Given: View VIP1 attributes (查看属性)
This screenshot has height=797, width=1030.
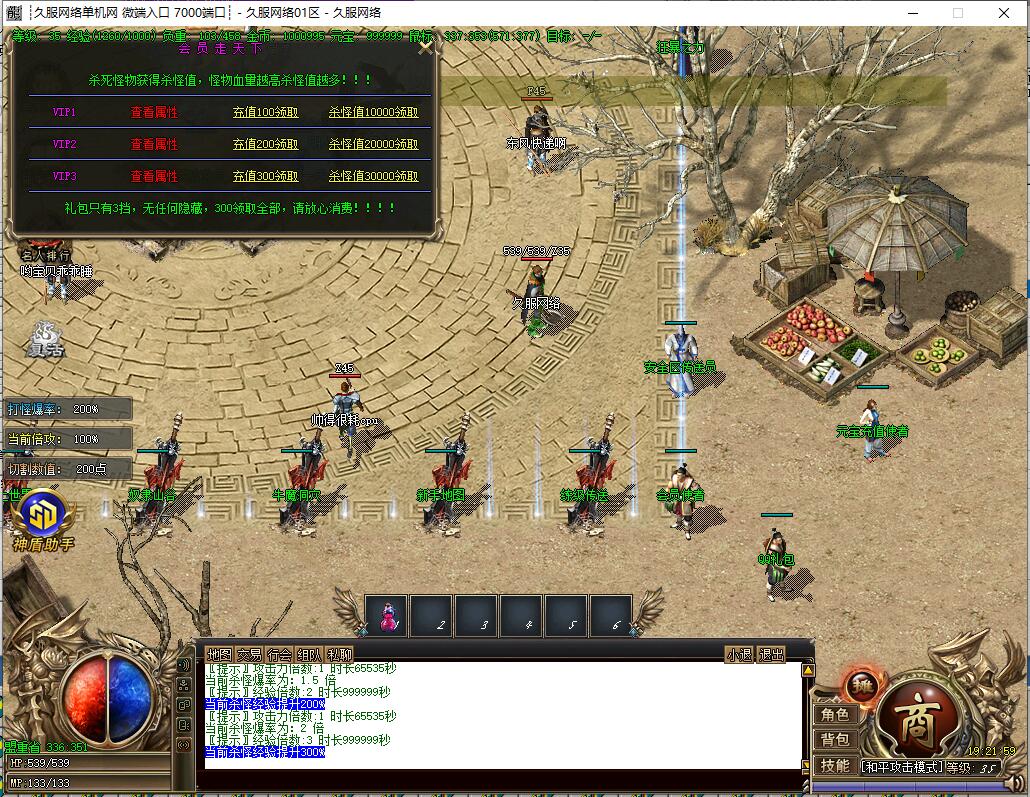Looking at the screenshot, I should pos(154,113).
